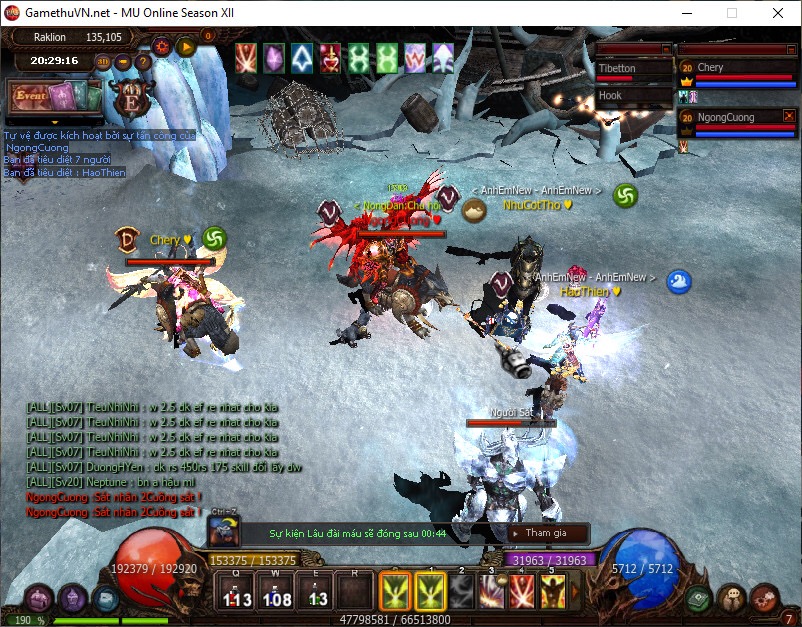802x627 pixels.
Task: Close the game window
Action: 778,13
